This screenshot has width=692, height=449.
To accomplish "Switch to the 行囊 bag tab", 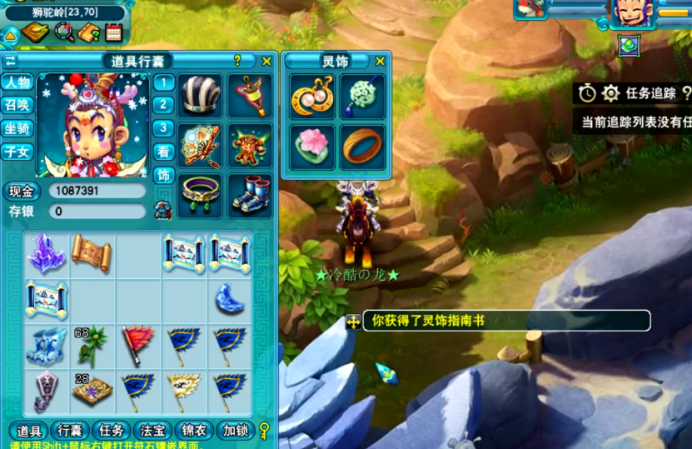I will [67, 431].
